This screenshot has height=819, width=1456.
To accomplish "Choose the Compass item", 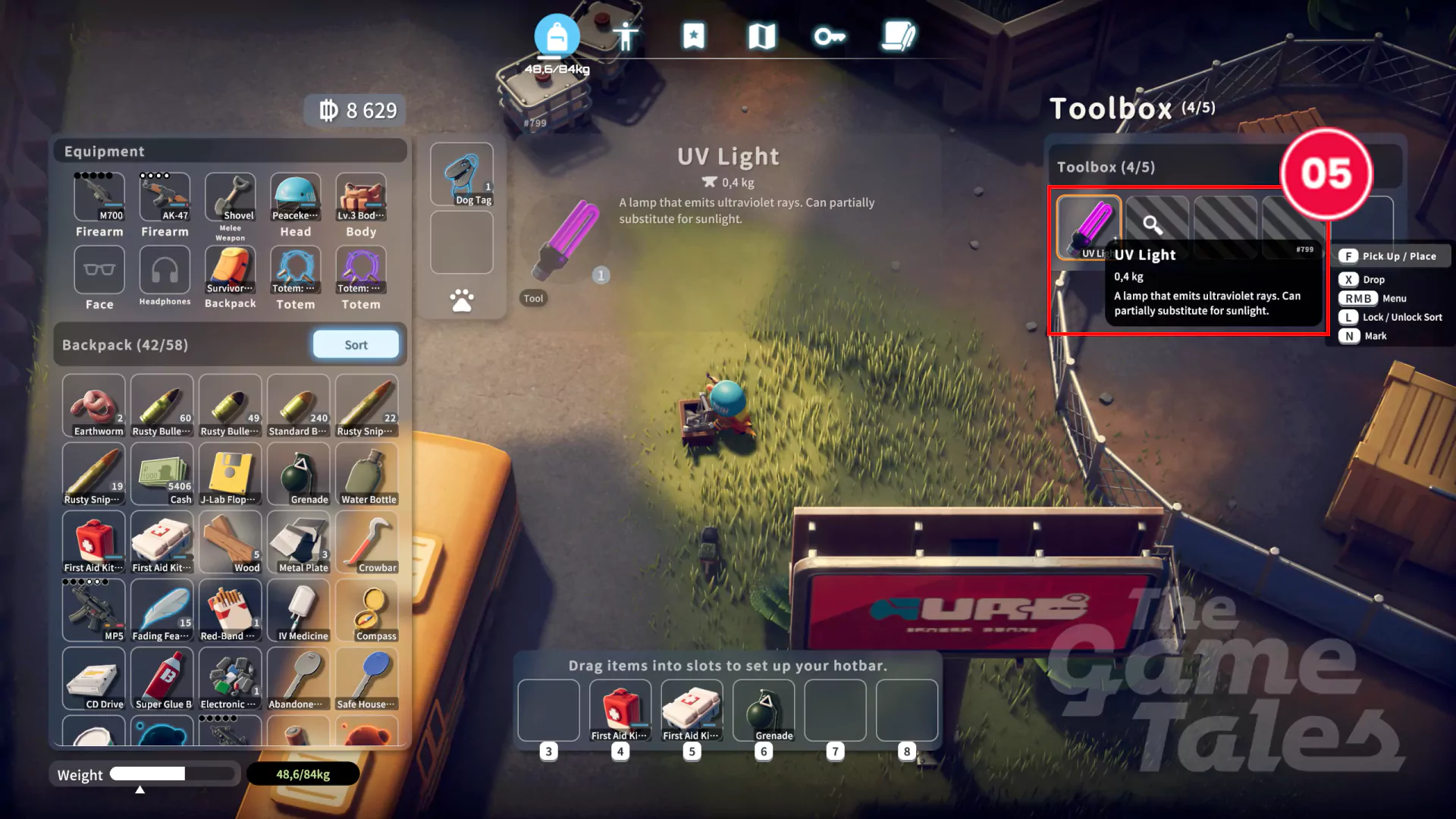I will pos(367,610).
